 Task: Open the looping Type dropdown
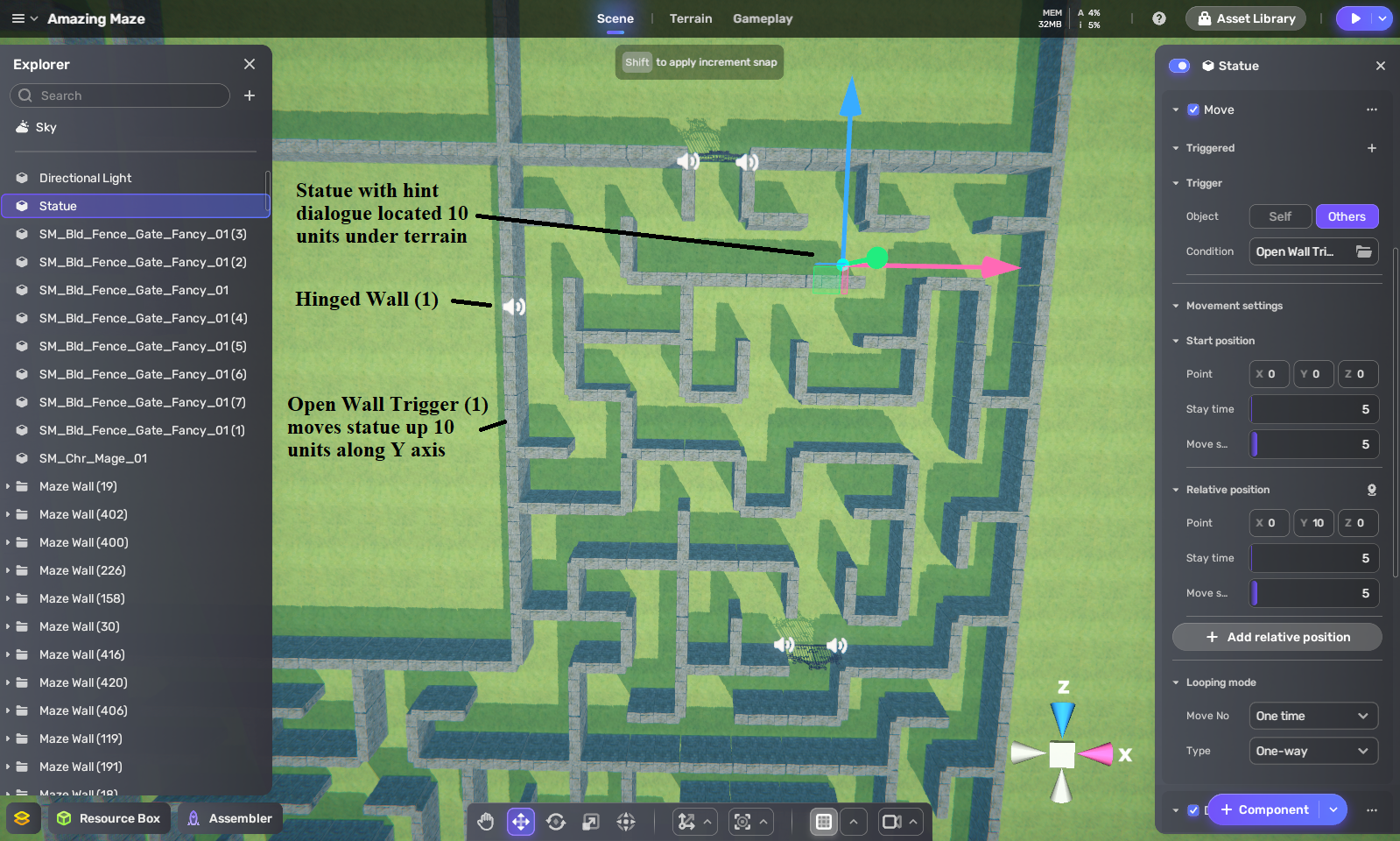point(1312,751)
